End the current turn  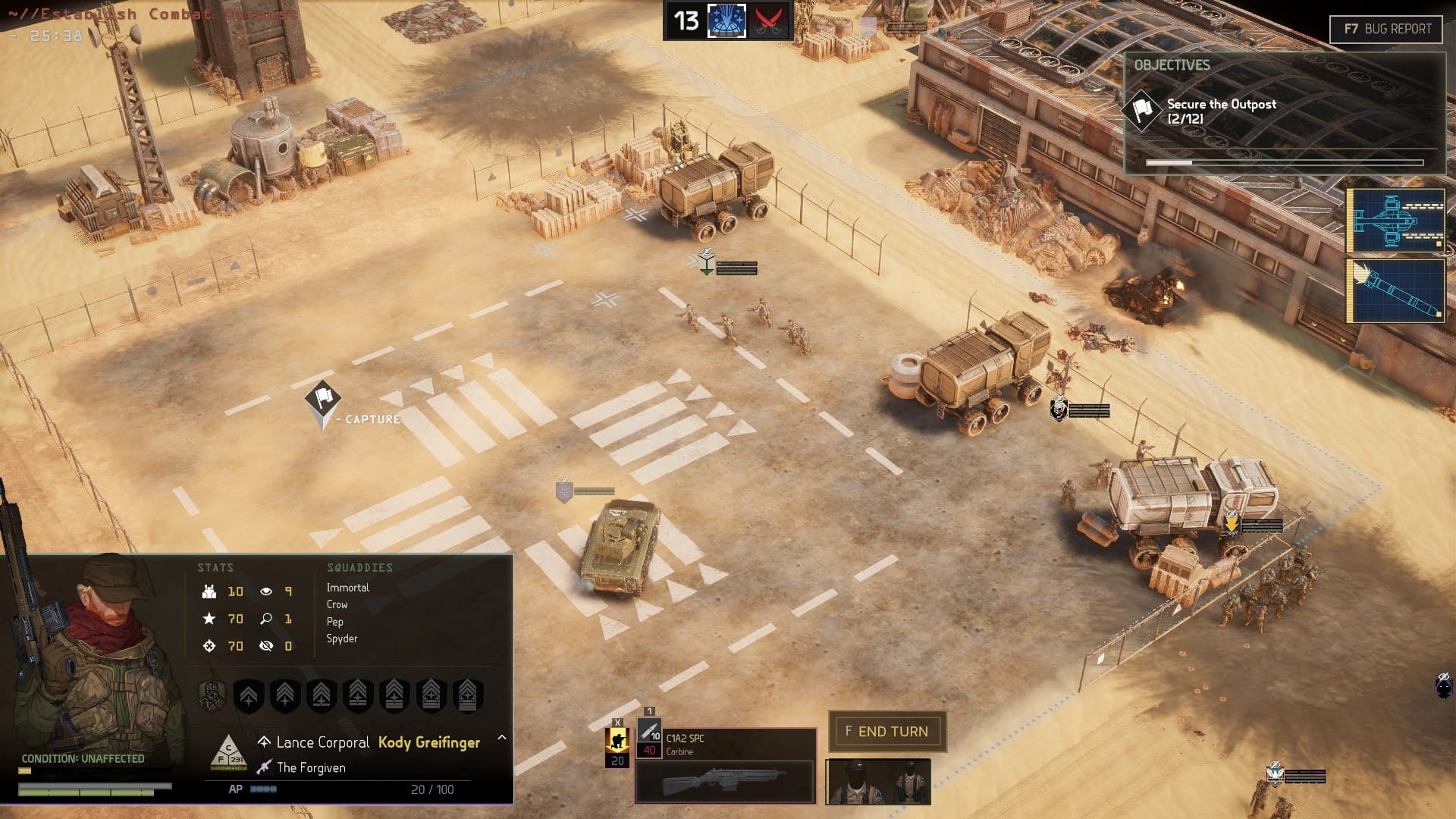pyautogui.click(x=886, y=731)
